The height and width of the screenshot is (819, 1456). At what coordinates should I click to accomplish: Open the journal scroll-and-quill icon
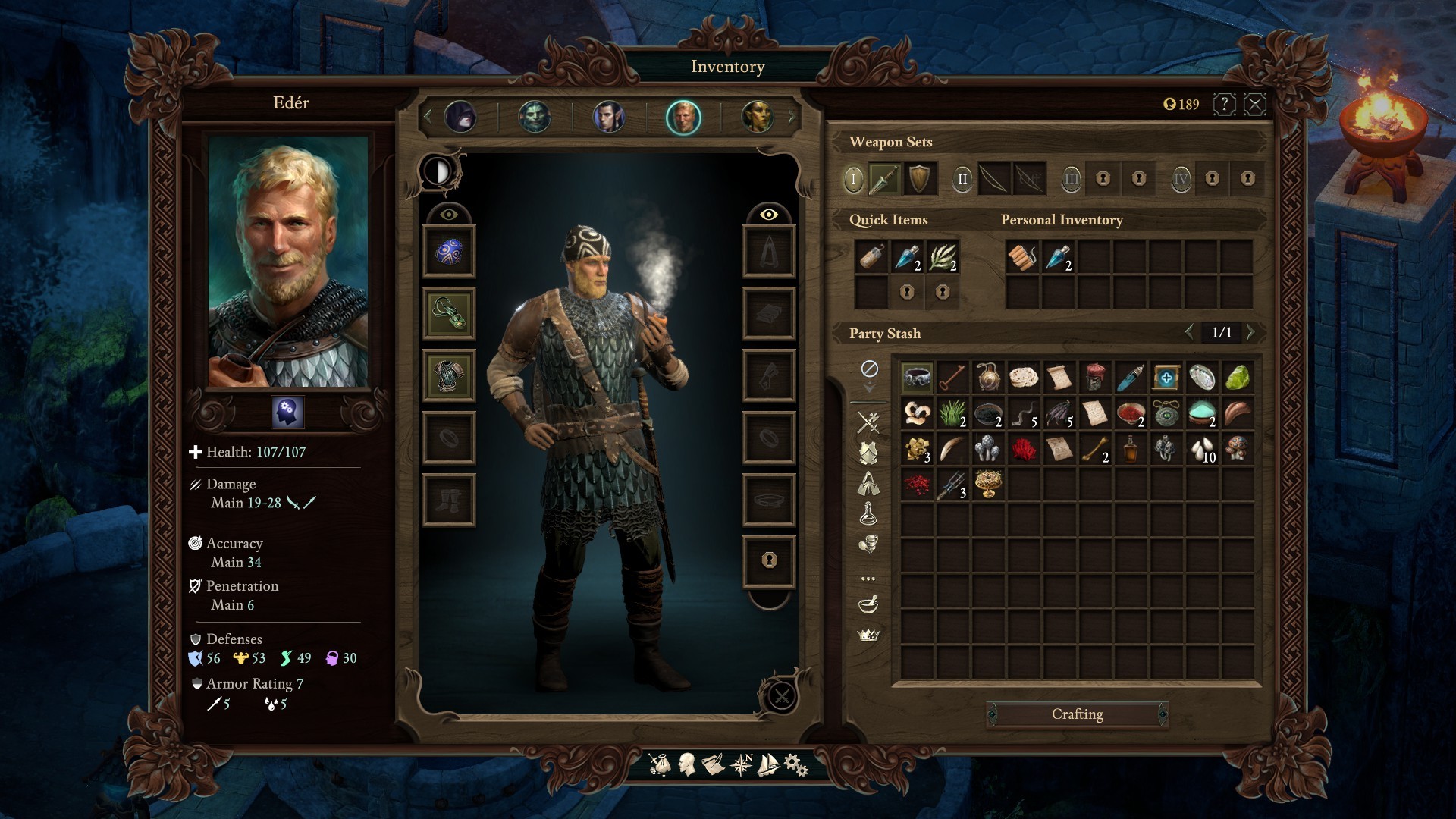tap(713, 764)
